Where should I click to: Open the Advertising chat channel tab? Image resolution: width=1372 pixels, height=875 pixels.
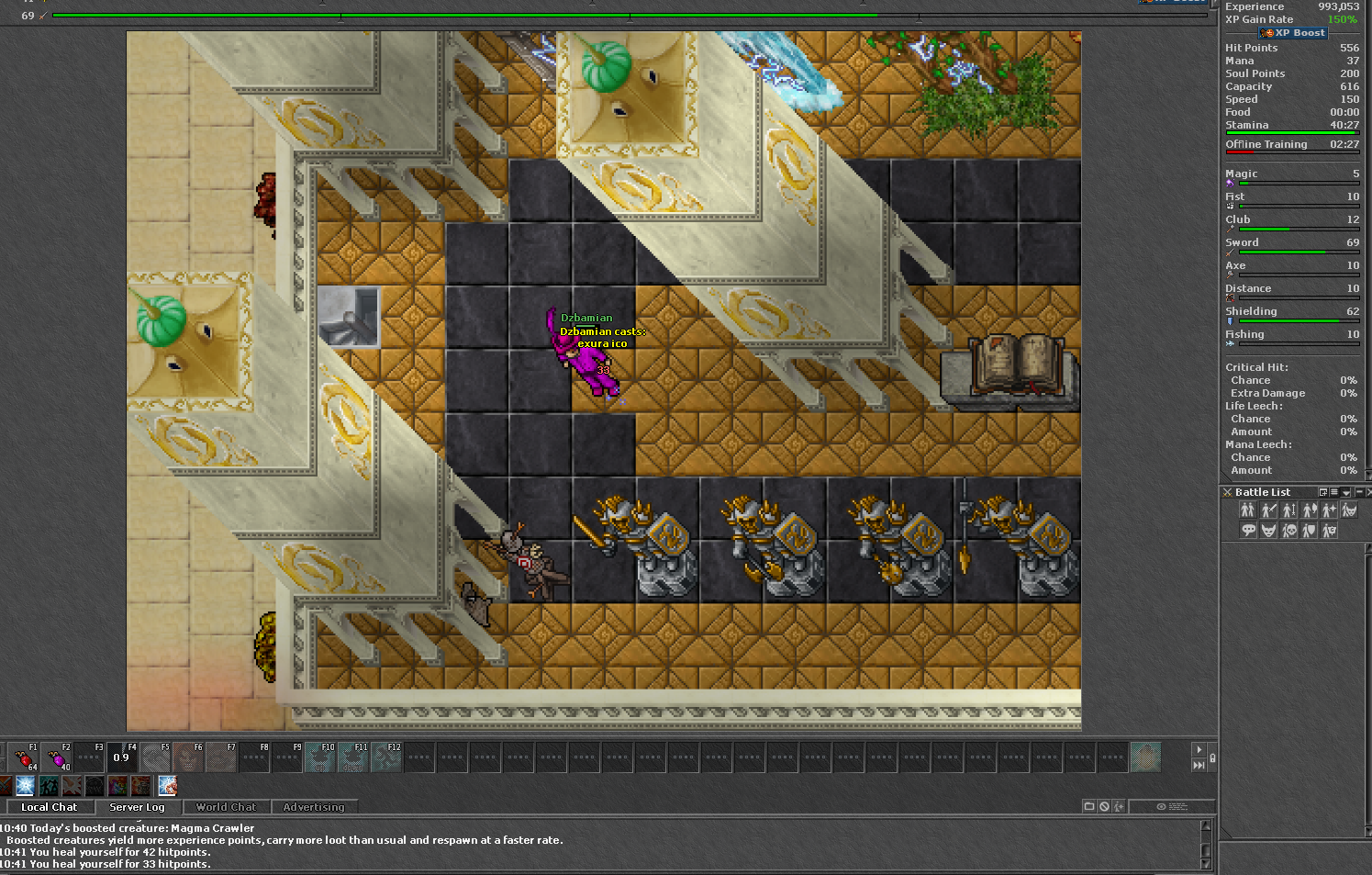point(314,807)
